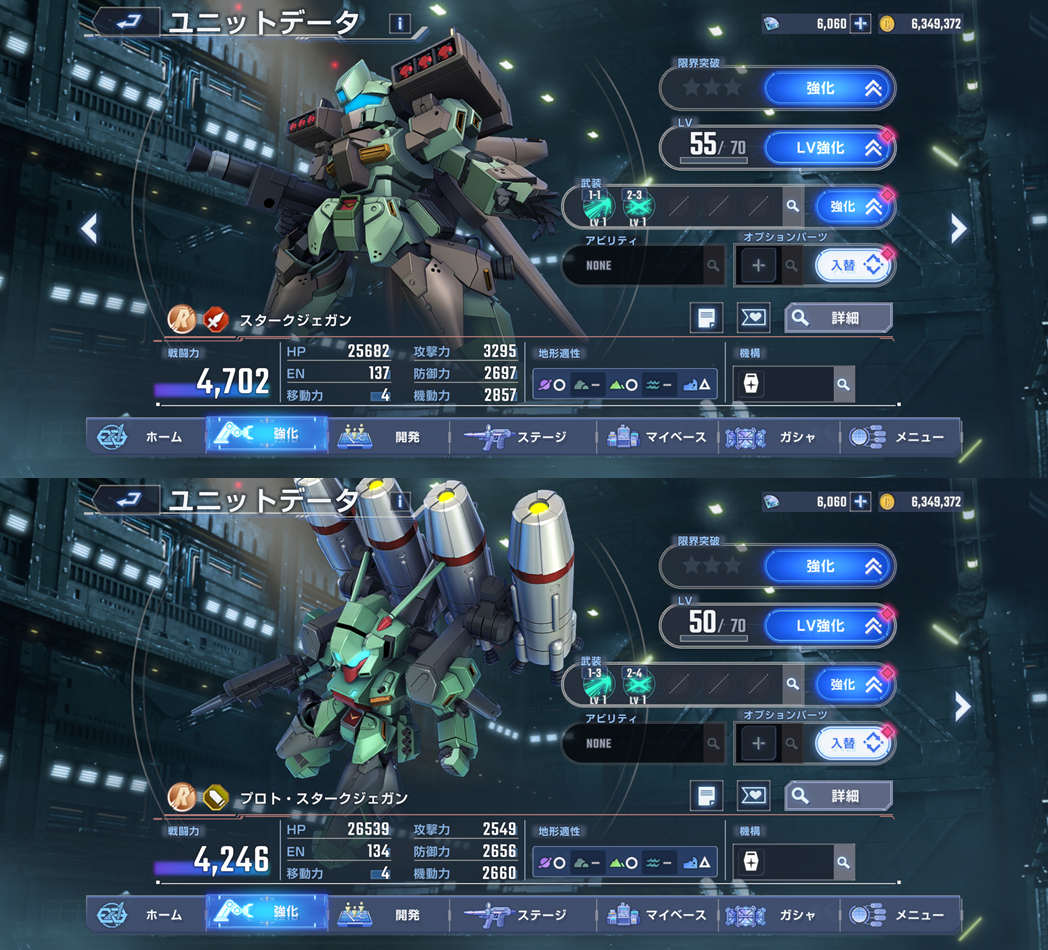Tap the 武装 強化 button beside weapons 1-1 and 2-3
The image size is (1048, 950).
pos(852,207)
